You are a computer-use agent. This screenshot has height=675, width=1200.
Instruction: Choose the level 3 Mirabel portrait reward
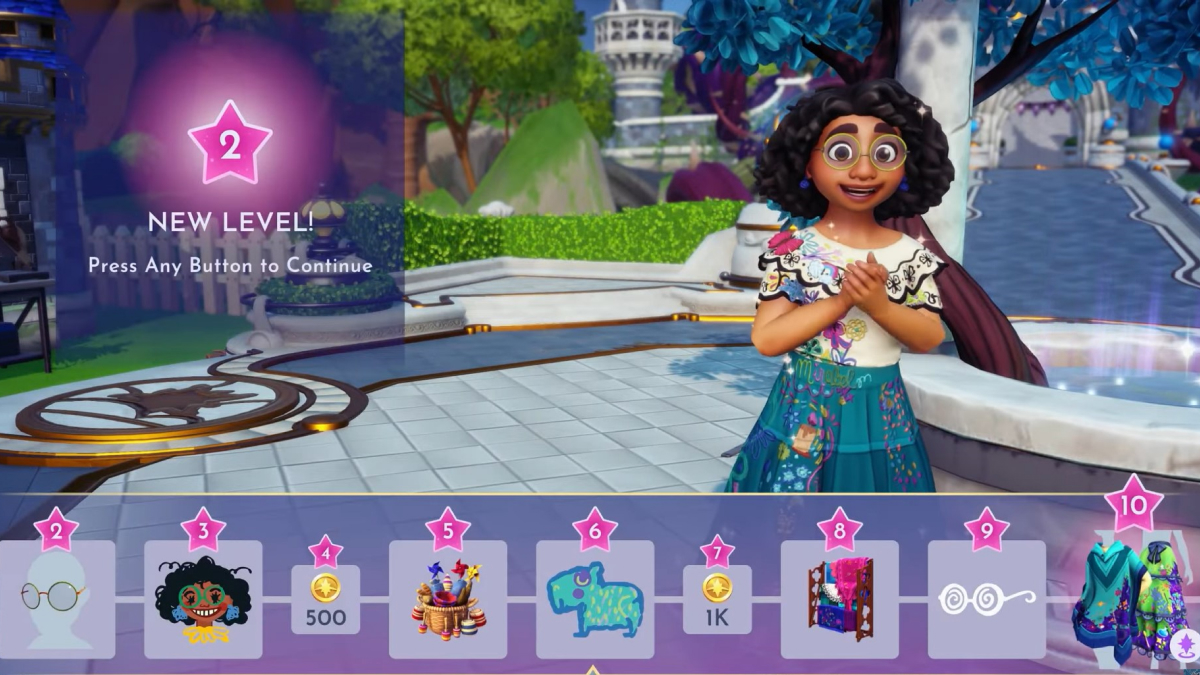coord(203,599)
